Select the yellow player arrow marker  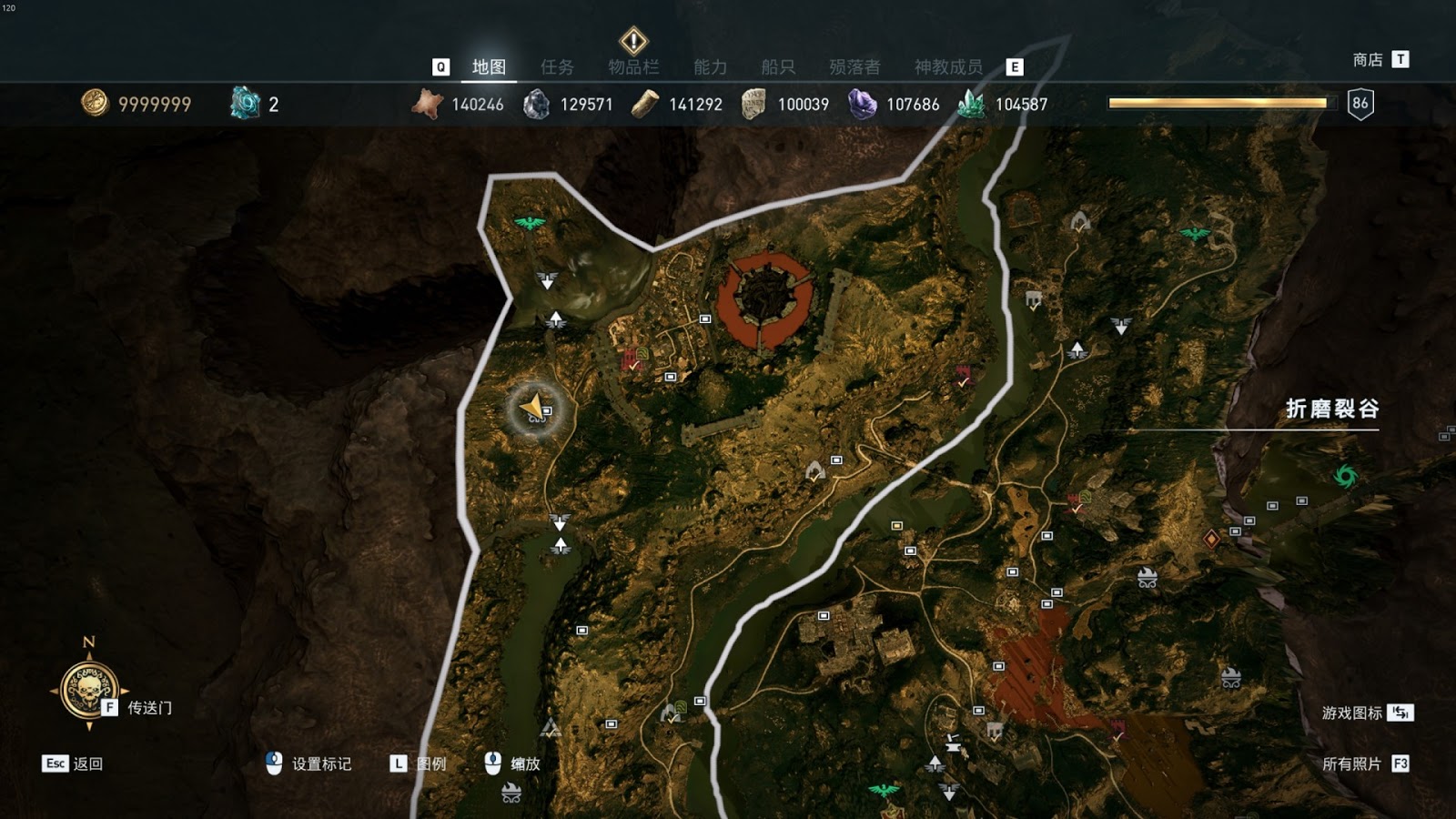coord(534,407)
